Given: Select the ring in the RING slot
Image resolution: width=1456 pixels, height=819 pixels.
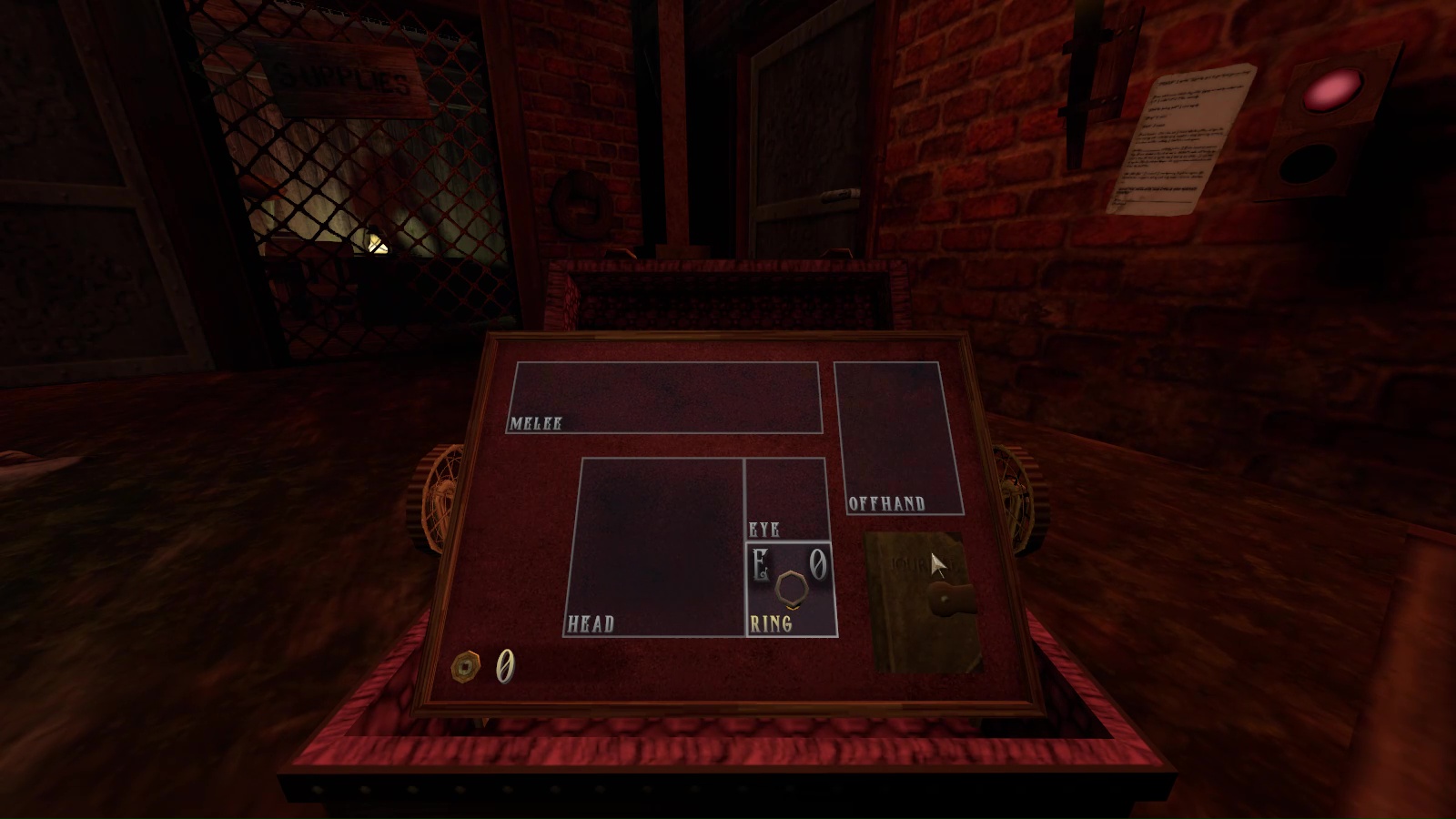Looking at the screenshot, I should pos(790,589).
